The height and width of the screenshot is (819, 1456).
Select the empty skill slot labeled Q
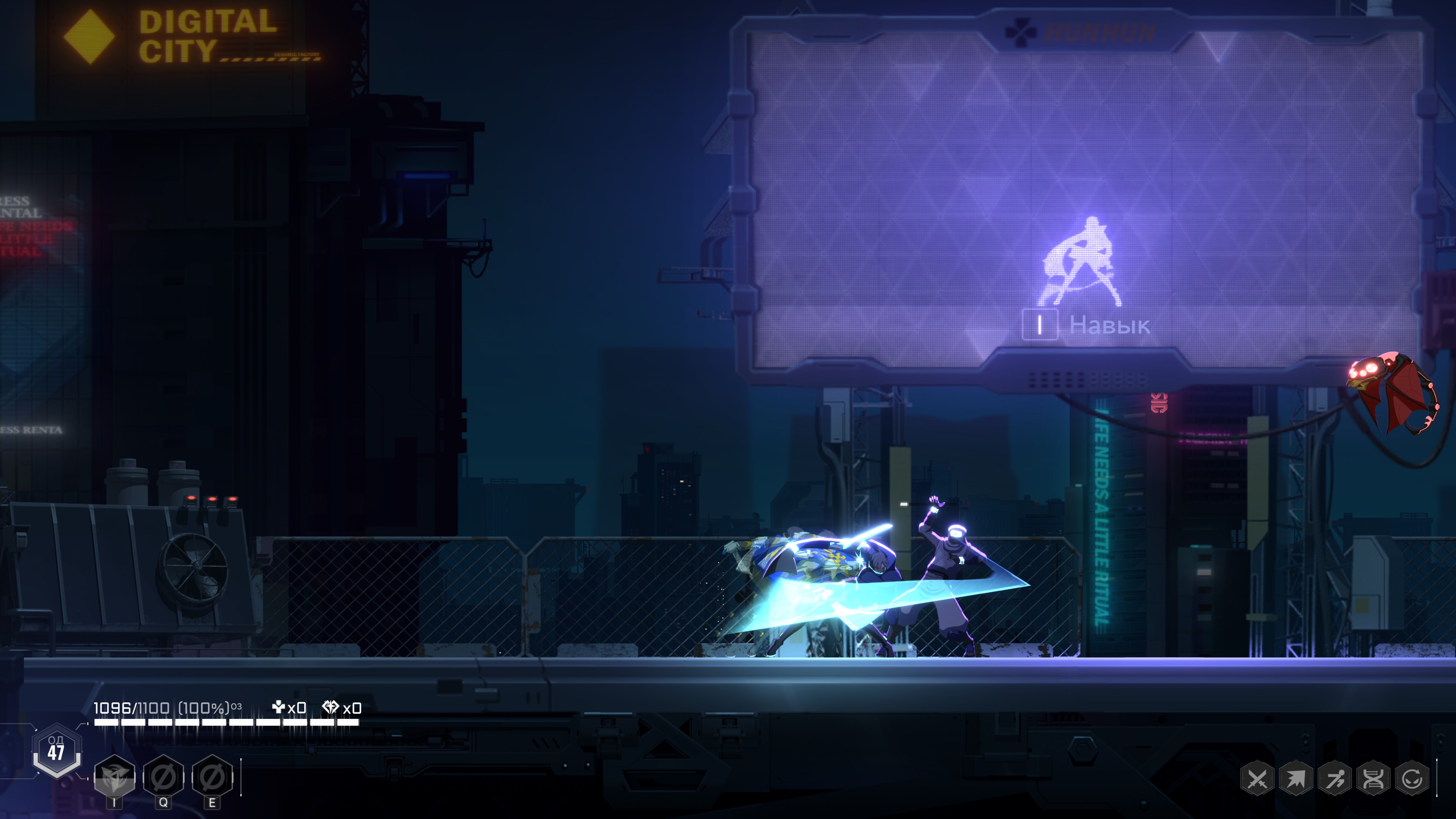[163, 778]
